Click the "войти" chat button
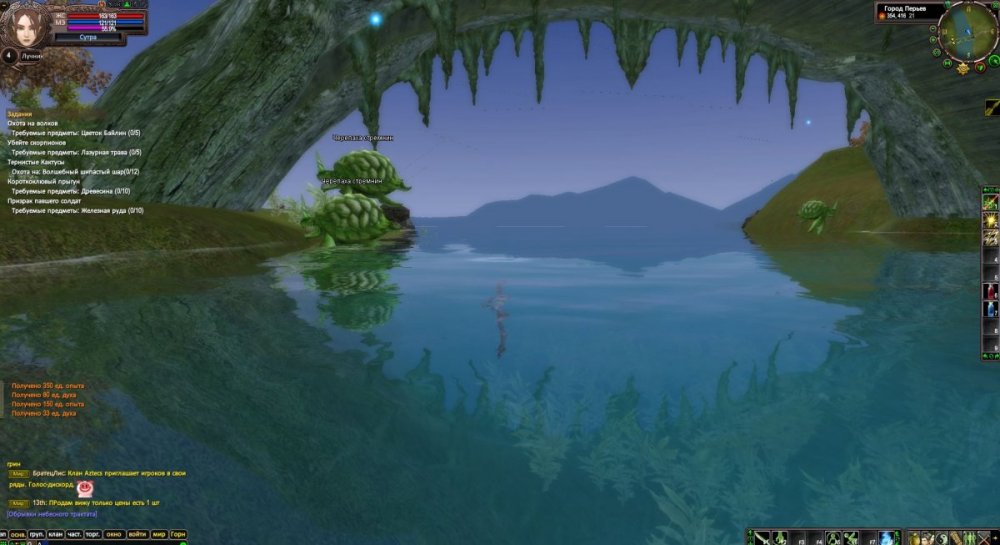The image size is (1000, 545). (138, 535)
